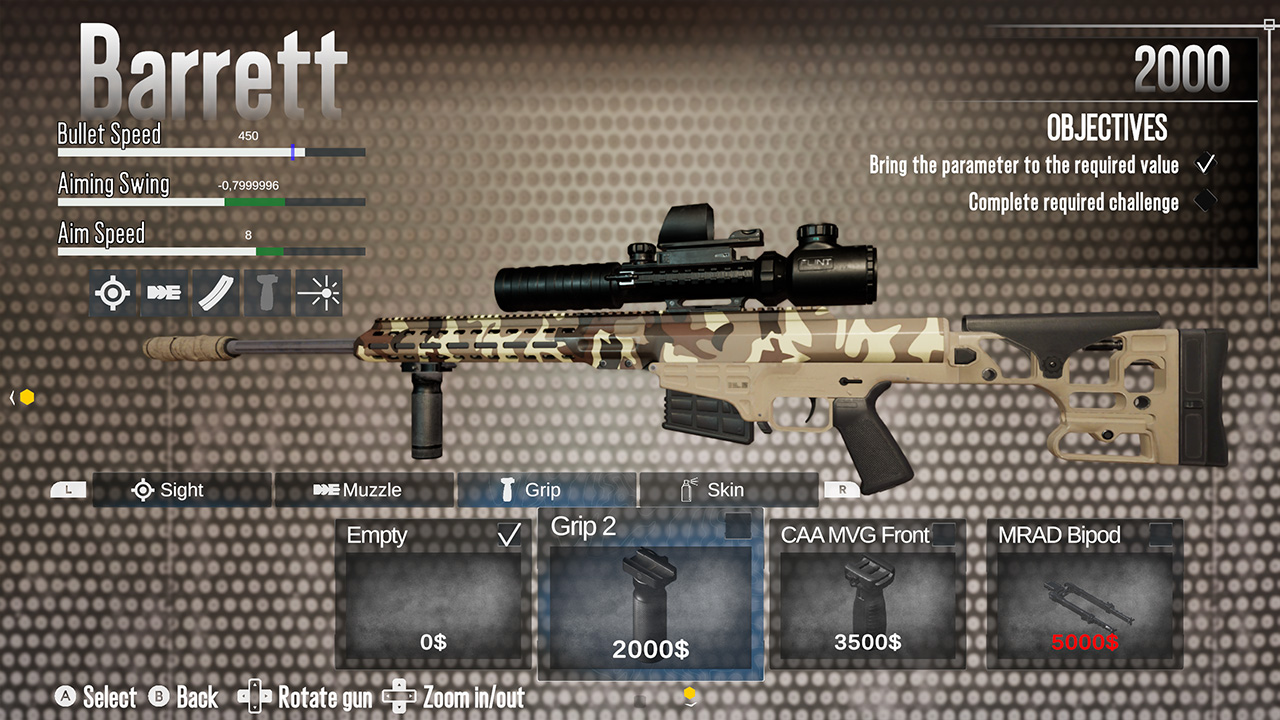Viewport: 1280px width, 720px height.
Task: Select the CAA MVG Front grip thumbnail
Action: [866, 595]
